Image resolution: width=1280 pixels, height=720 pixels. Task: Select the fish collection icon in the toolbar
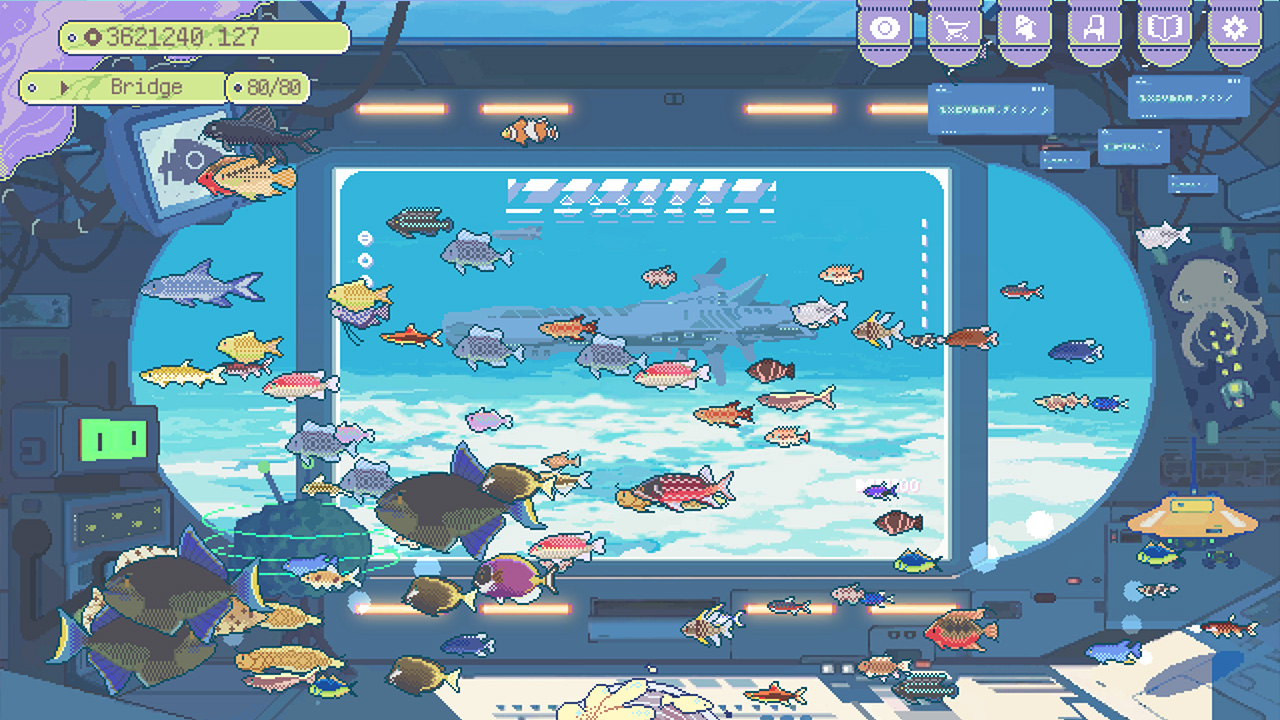(x=1025, y=26)
